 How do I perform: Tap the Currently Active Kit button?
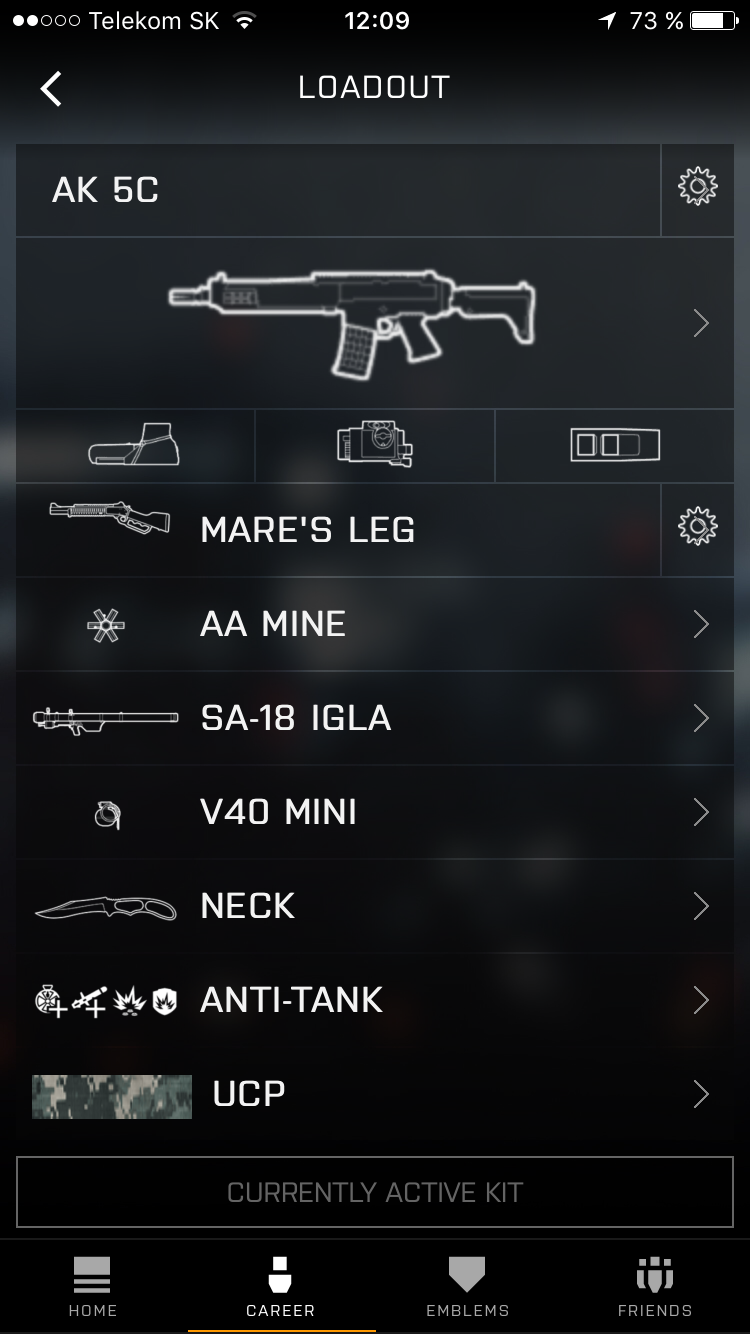[x=375, y=1192]
